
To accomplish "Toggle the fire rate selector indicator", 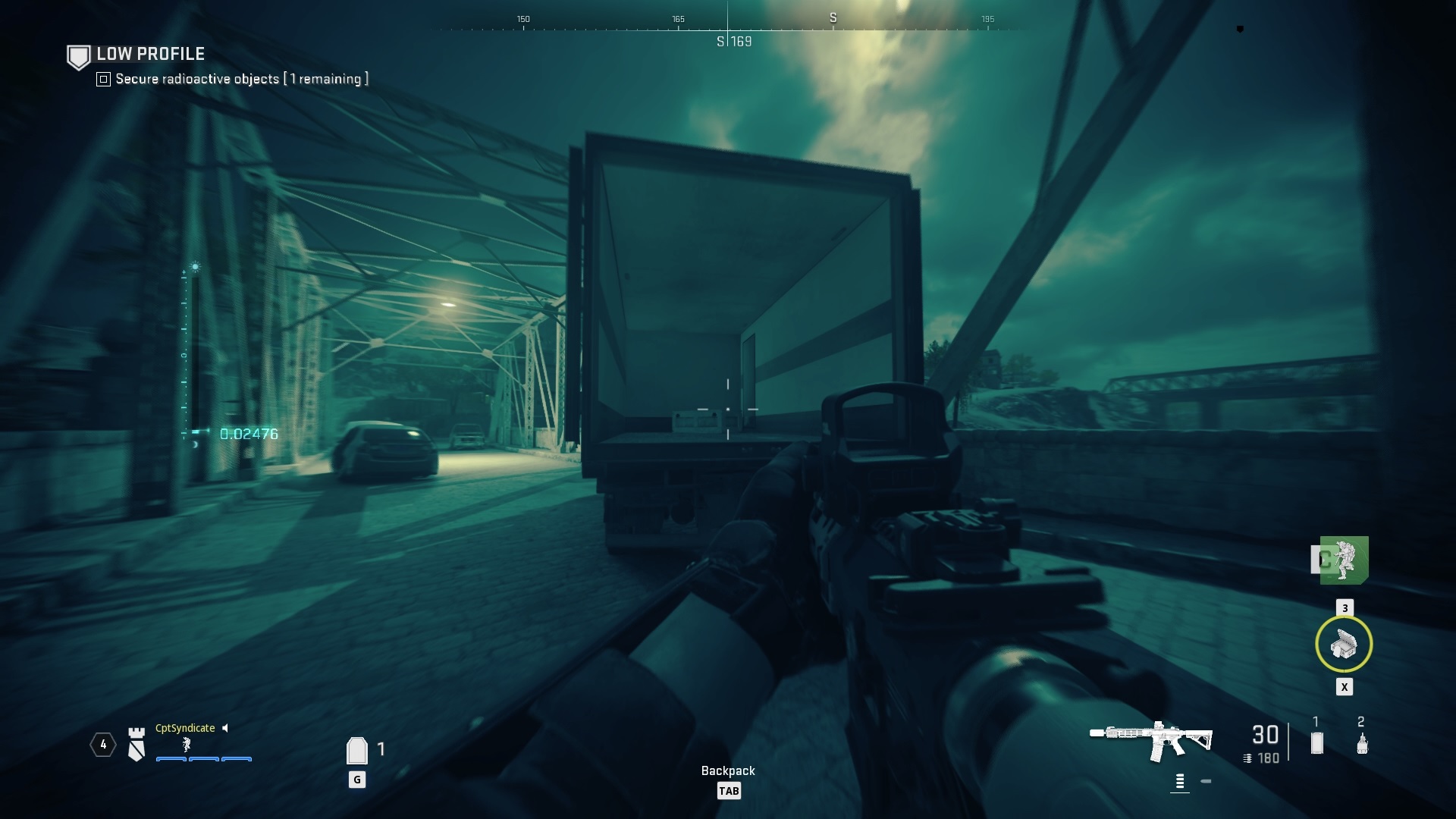I will click(x=1180, y=777).
